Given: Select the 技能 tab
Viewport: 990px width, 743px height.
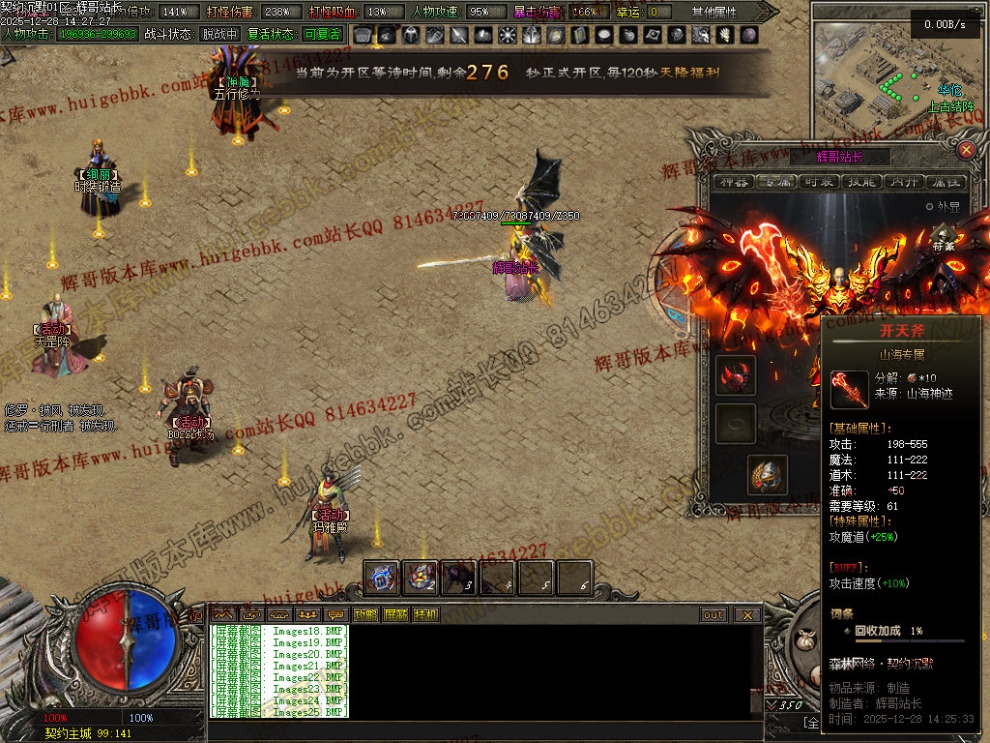Looking at the screenshot, I should [862, 182].
